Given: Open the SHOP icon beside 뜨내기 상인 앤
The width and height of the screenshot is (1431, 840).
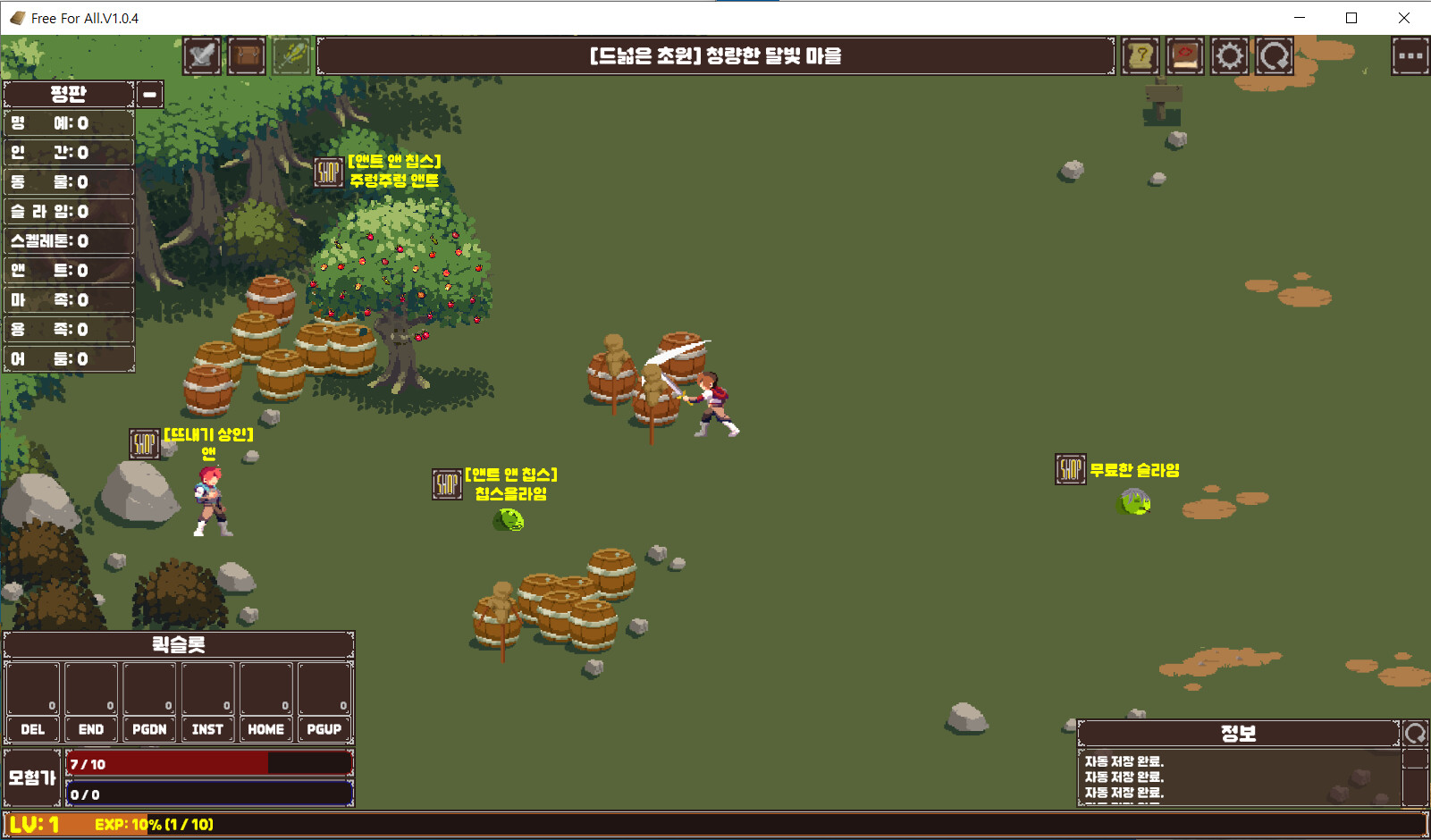Looking at the screenshot, I should pos(145,443).
